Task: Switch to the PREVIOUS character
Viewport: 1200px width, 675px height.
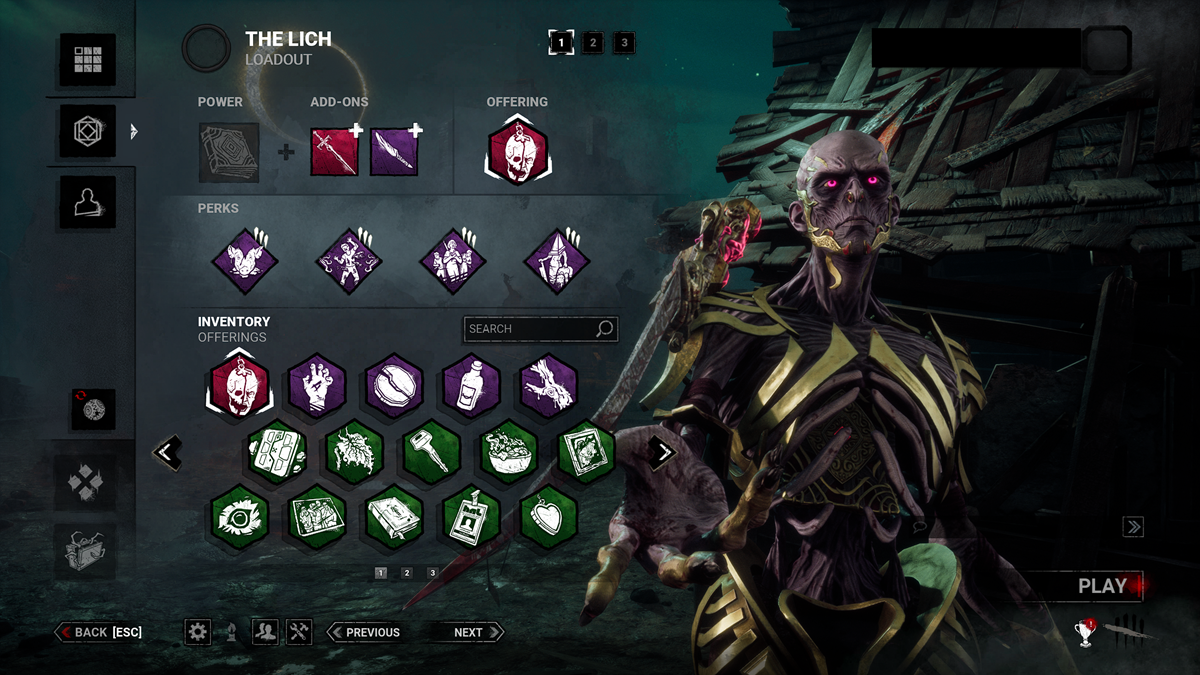Action: pyautogui.click(x=365, y=632)
